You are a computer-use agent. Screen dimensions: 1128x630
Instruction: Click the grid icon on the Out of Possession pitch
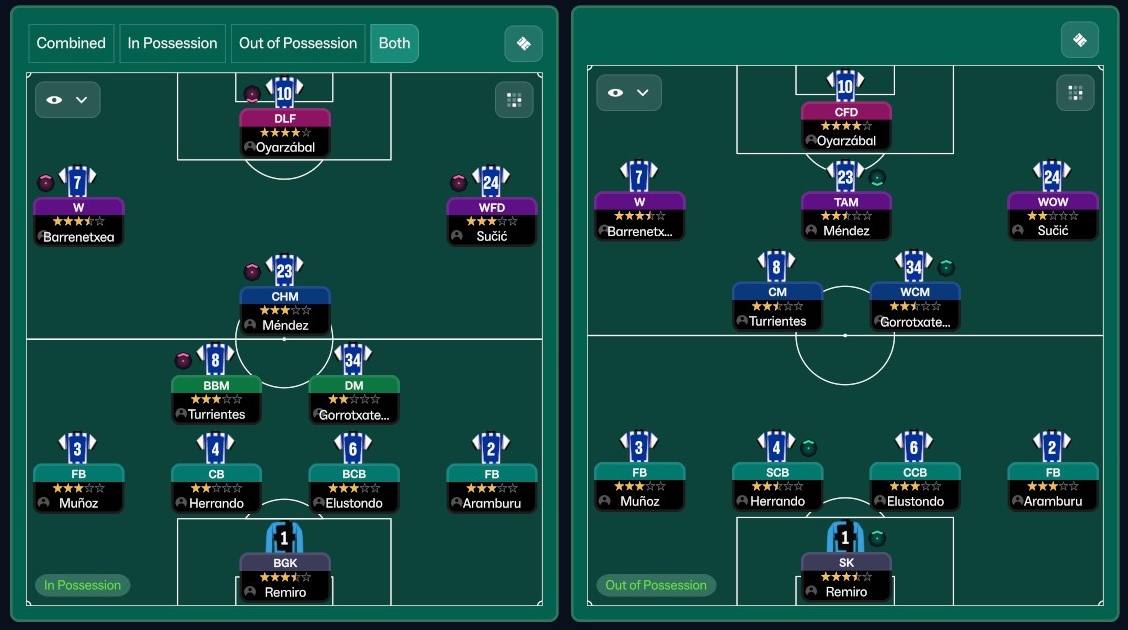coord(1075,93)
